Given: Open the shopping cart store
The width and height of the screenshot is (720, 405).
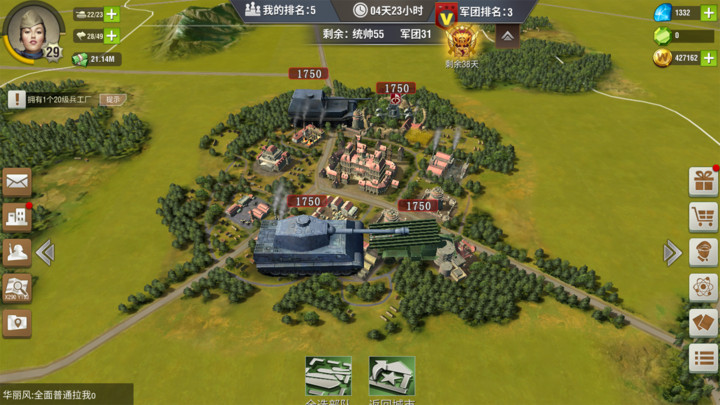Looking at the screenshot, I should point(704,216).
